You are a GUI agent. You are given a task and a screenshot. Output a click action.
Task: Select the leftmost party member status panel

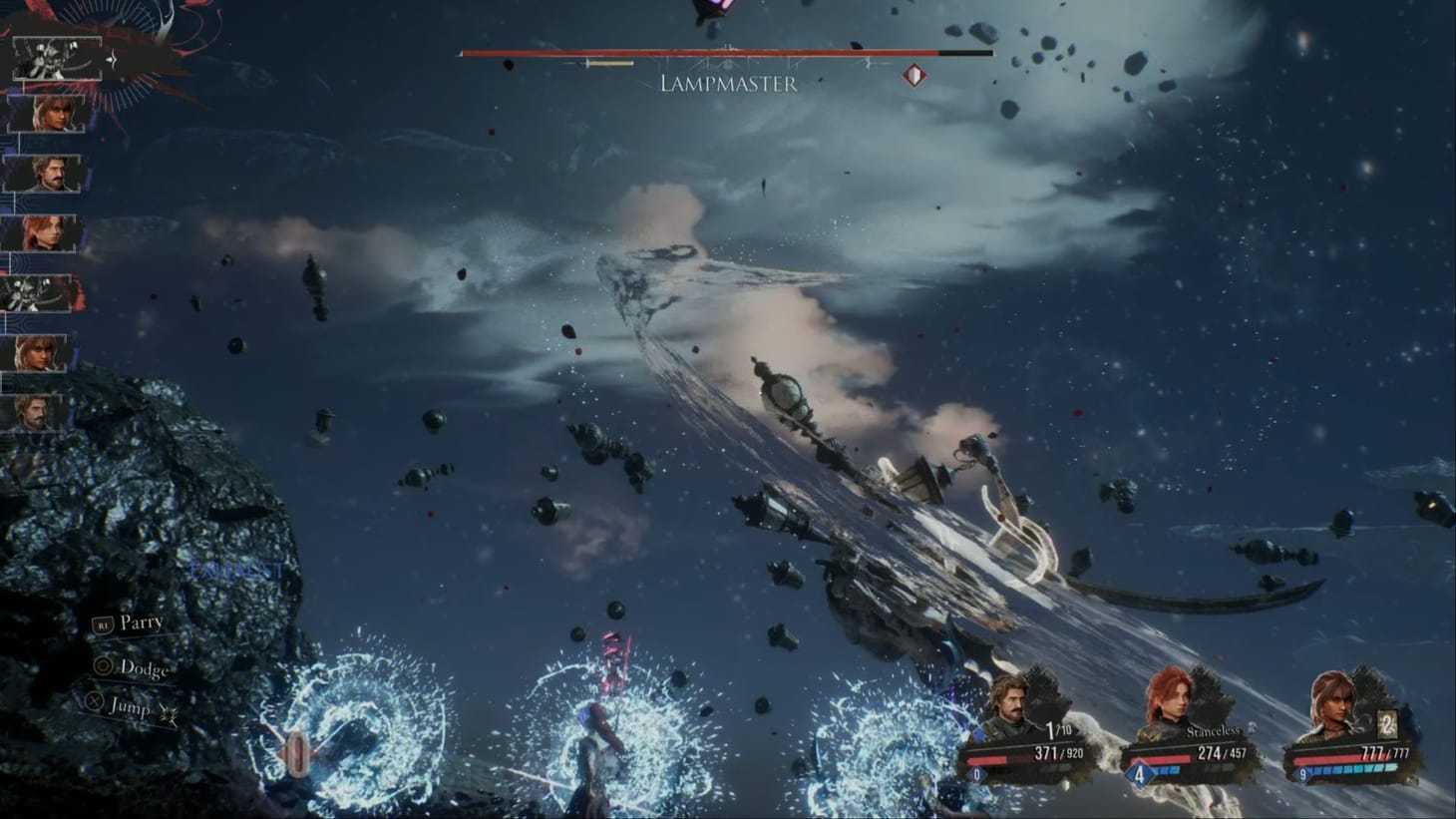pyautogui.click(x=1015, y=738)
